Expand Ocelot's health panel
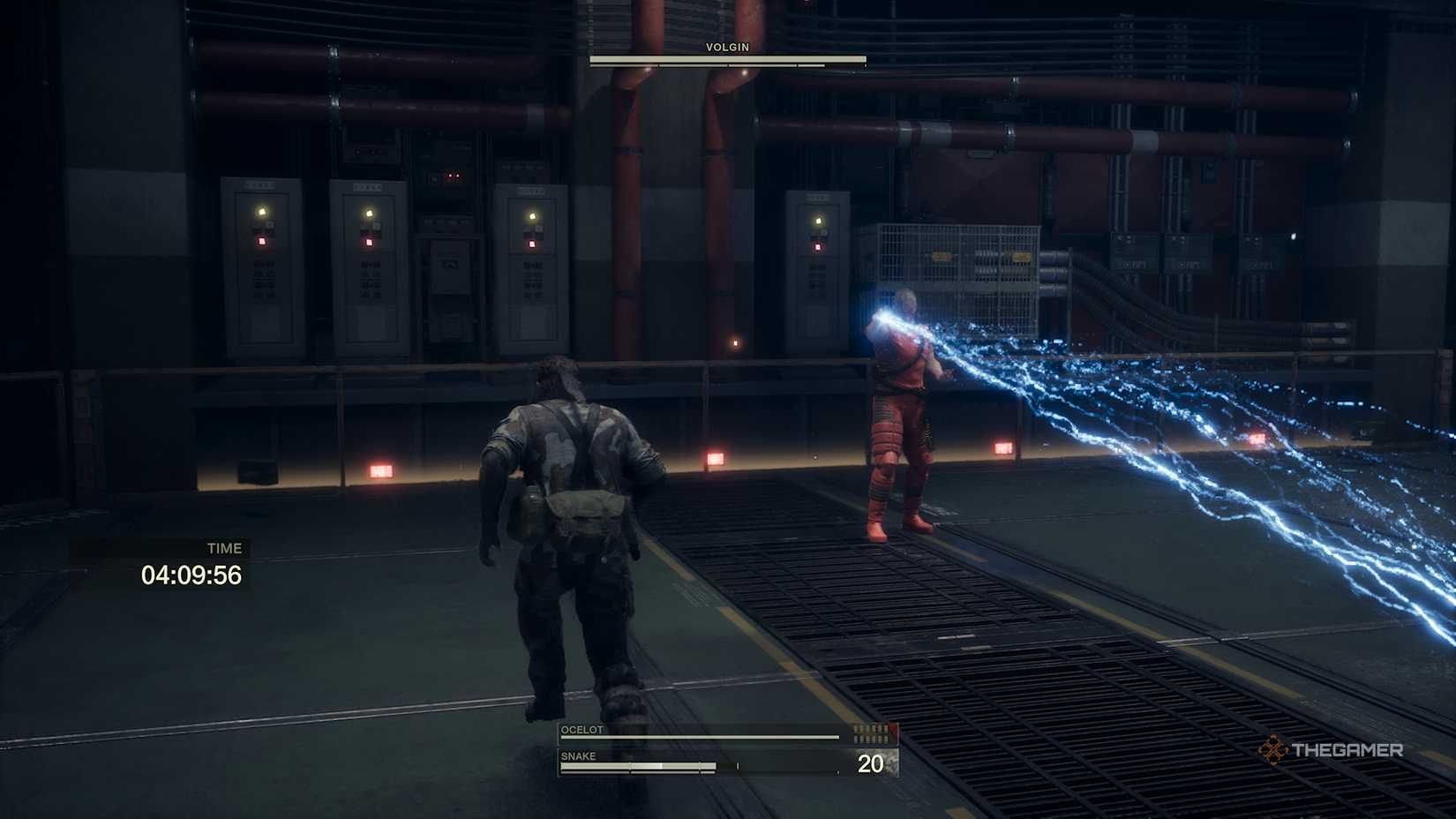1456x819 pixels. [x=706, y=732]
